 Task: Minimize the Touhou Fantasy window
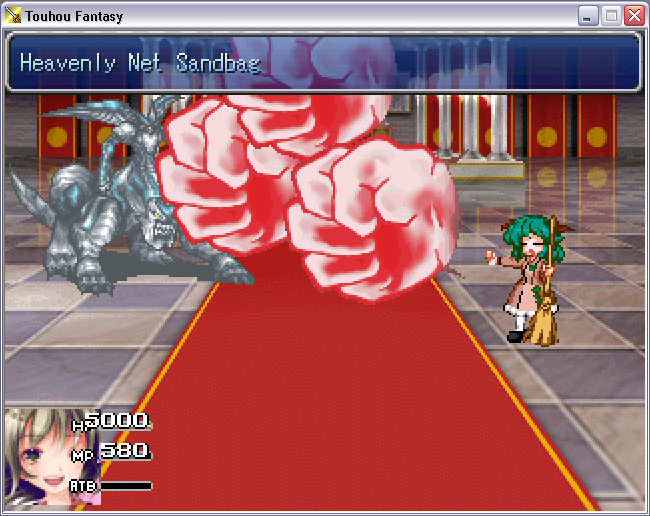[589, 16]
